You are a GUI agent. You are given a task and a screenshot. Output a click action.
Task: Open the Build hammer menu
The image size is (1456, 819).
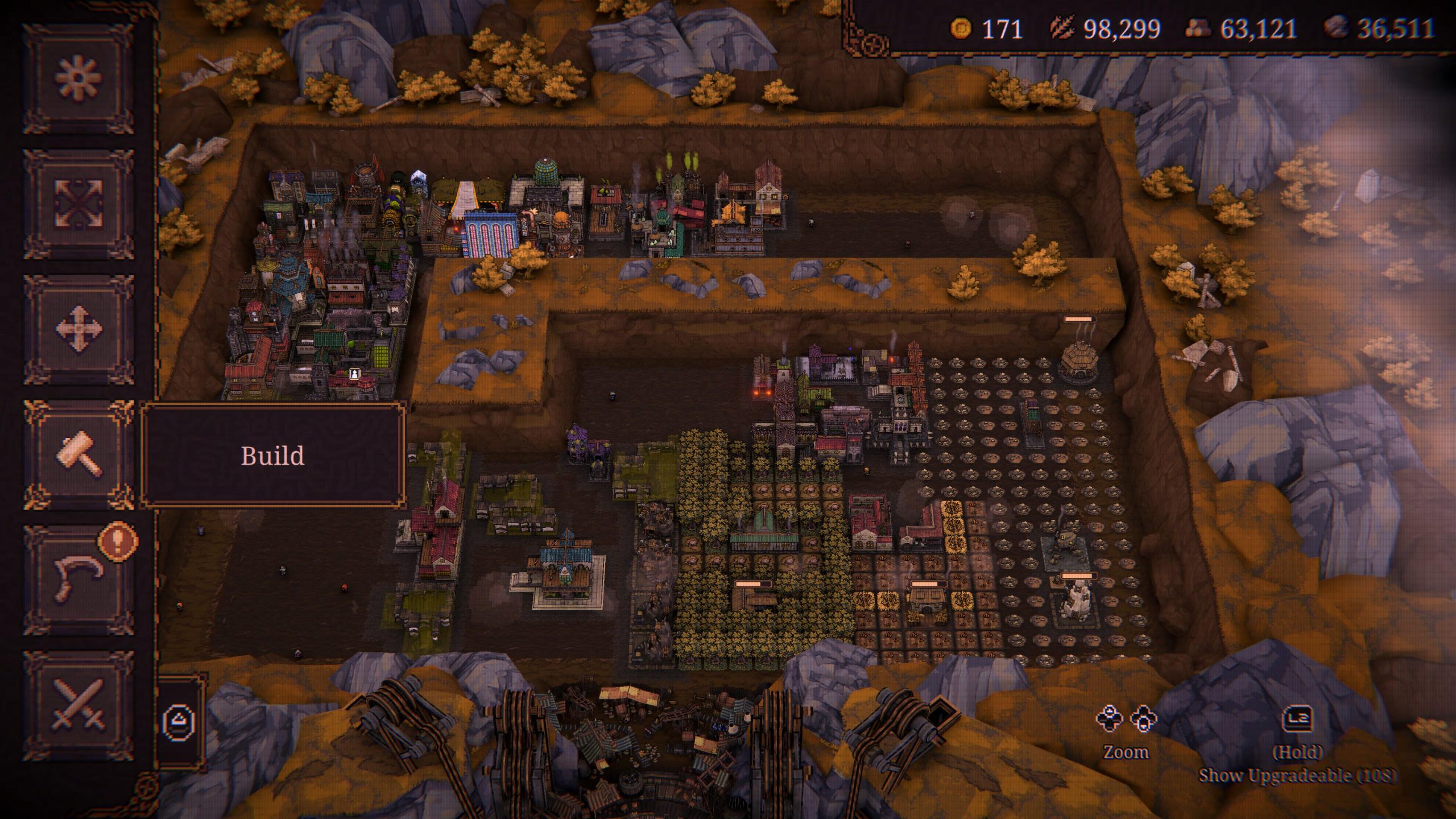pyautogui.click(x=79, y=454)
